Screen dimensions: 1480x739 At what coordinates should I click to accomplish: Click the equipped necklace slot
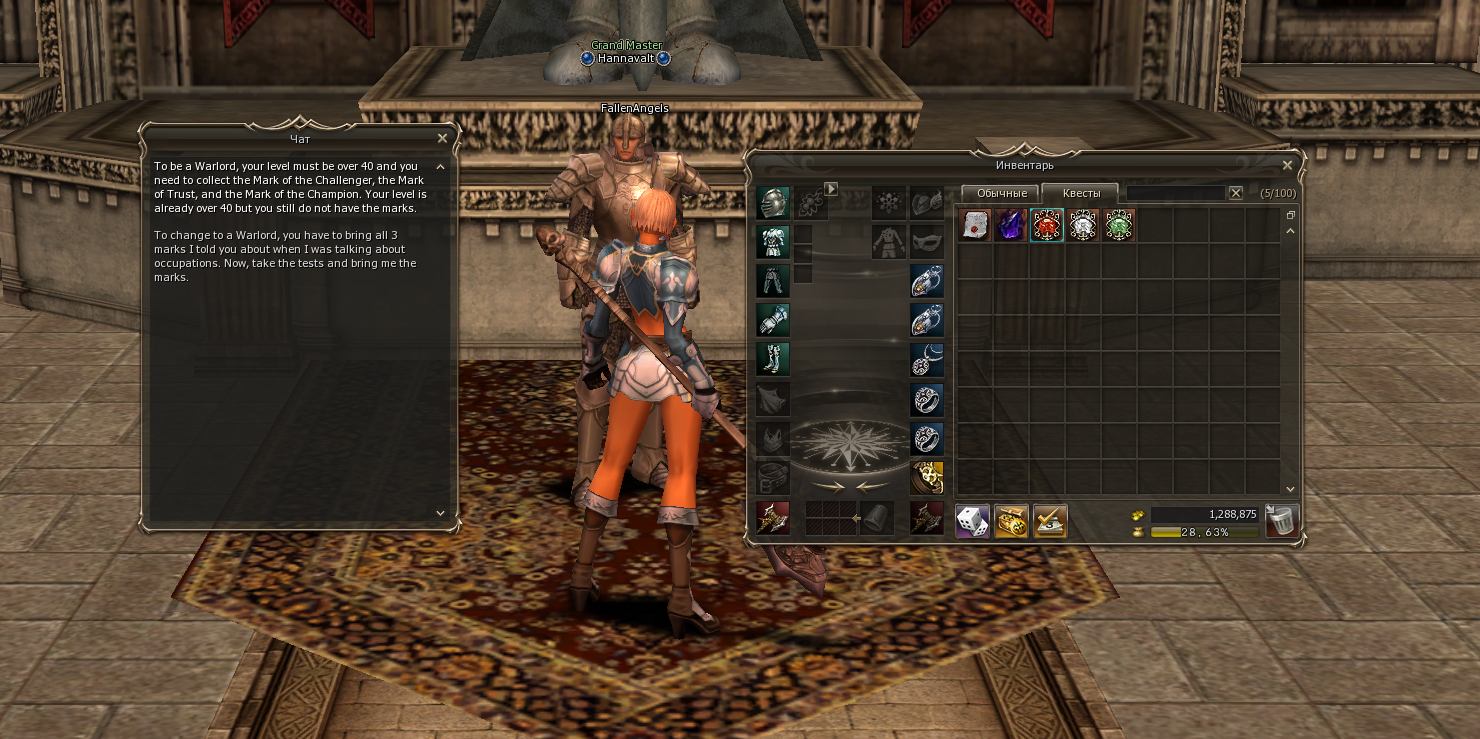[x=927, y=359]
